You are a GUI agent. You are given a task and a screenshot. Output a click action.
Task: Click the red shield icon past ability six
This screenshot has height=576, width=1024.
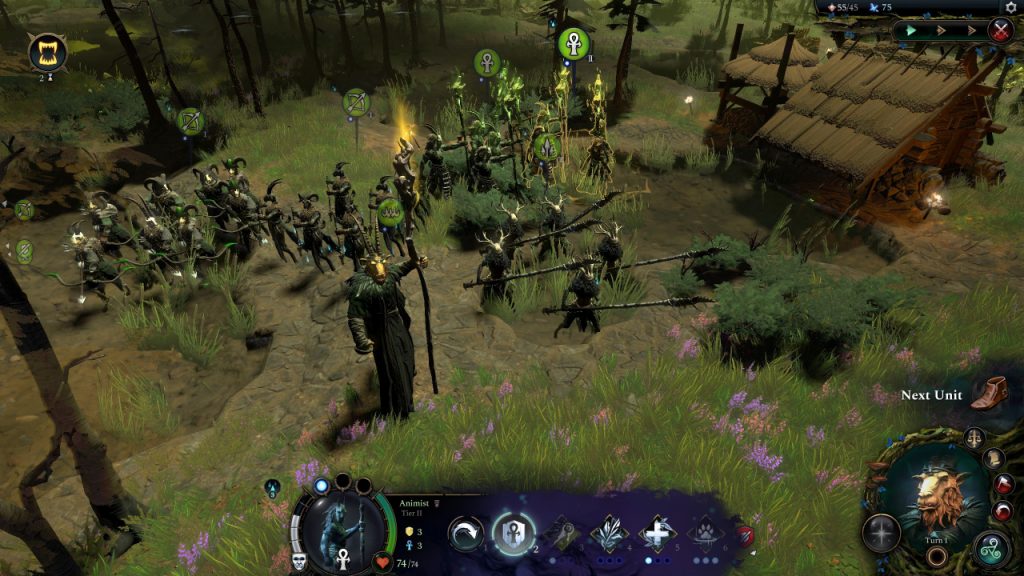coord(746,536)
